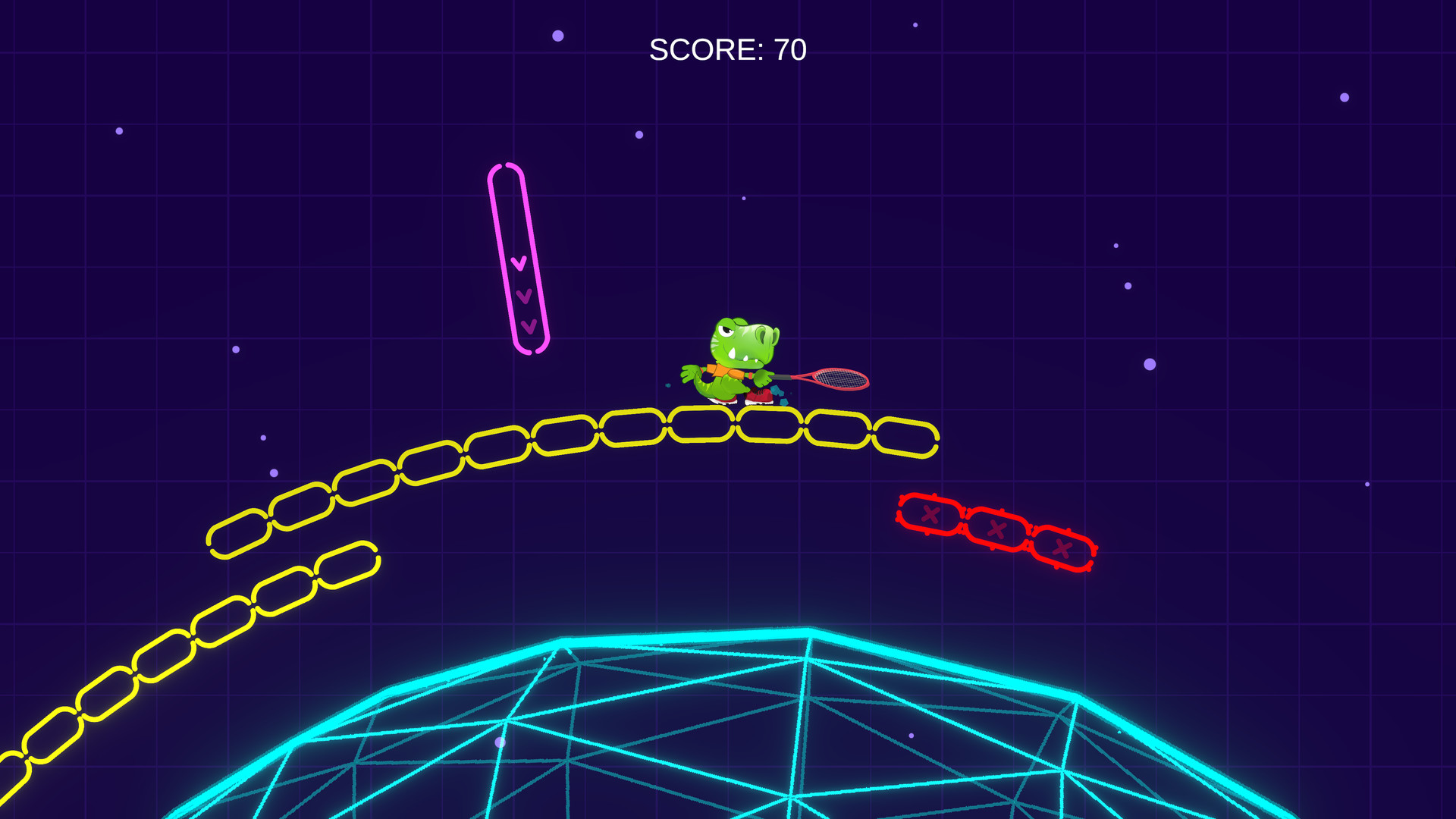Click the SCORE: 70 header text
1456x819 pixels.
tap(727, 49)
